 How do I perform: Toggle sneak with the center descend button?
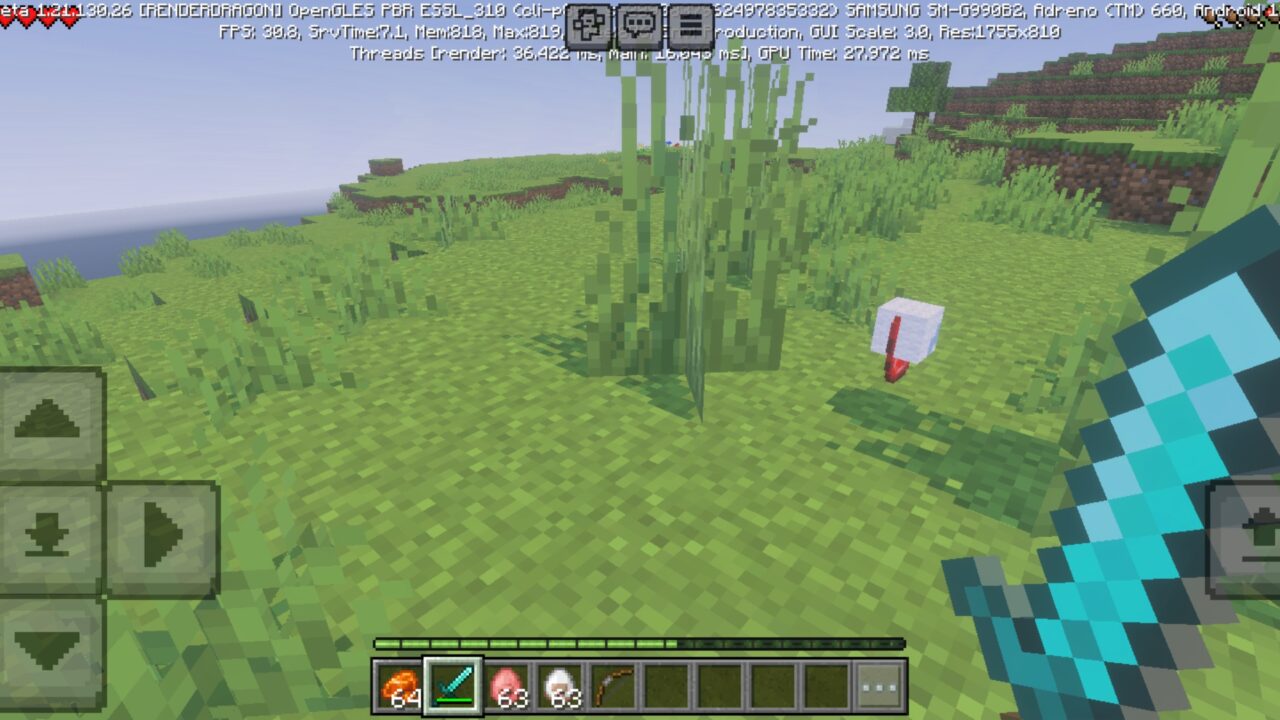(x=48, y=537)
